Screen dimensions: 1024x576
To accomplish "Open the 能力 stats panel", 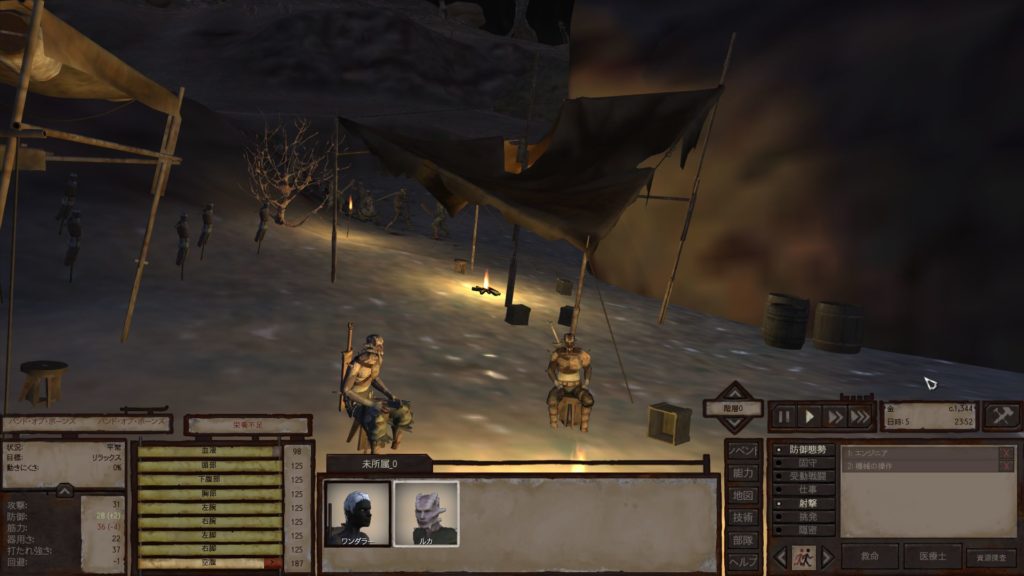I will point(743,472).
